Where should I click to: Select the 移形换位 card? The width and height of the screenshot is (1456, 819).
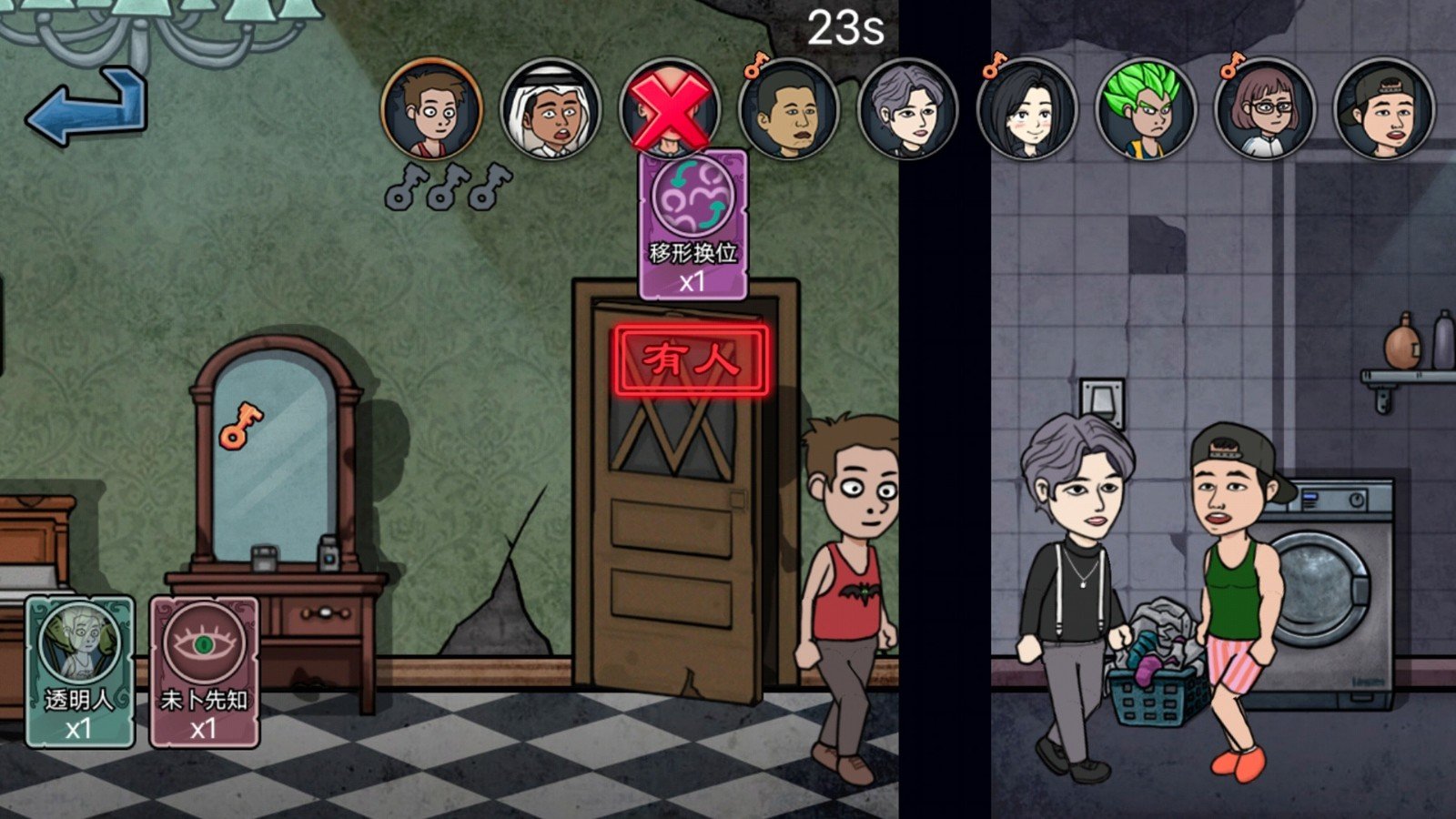pos(693,225)
